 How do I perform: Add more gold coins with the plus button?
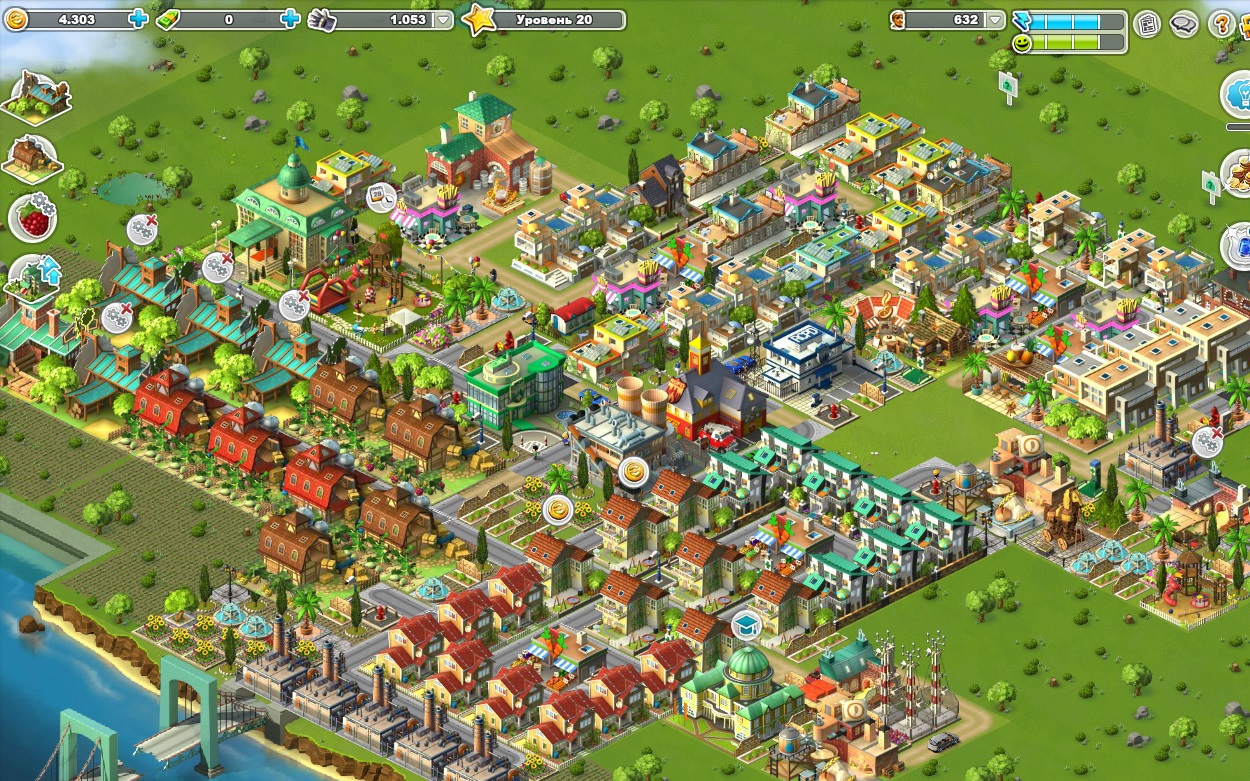tap(138, 19)
